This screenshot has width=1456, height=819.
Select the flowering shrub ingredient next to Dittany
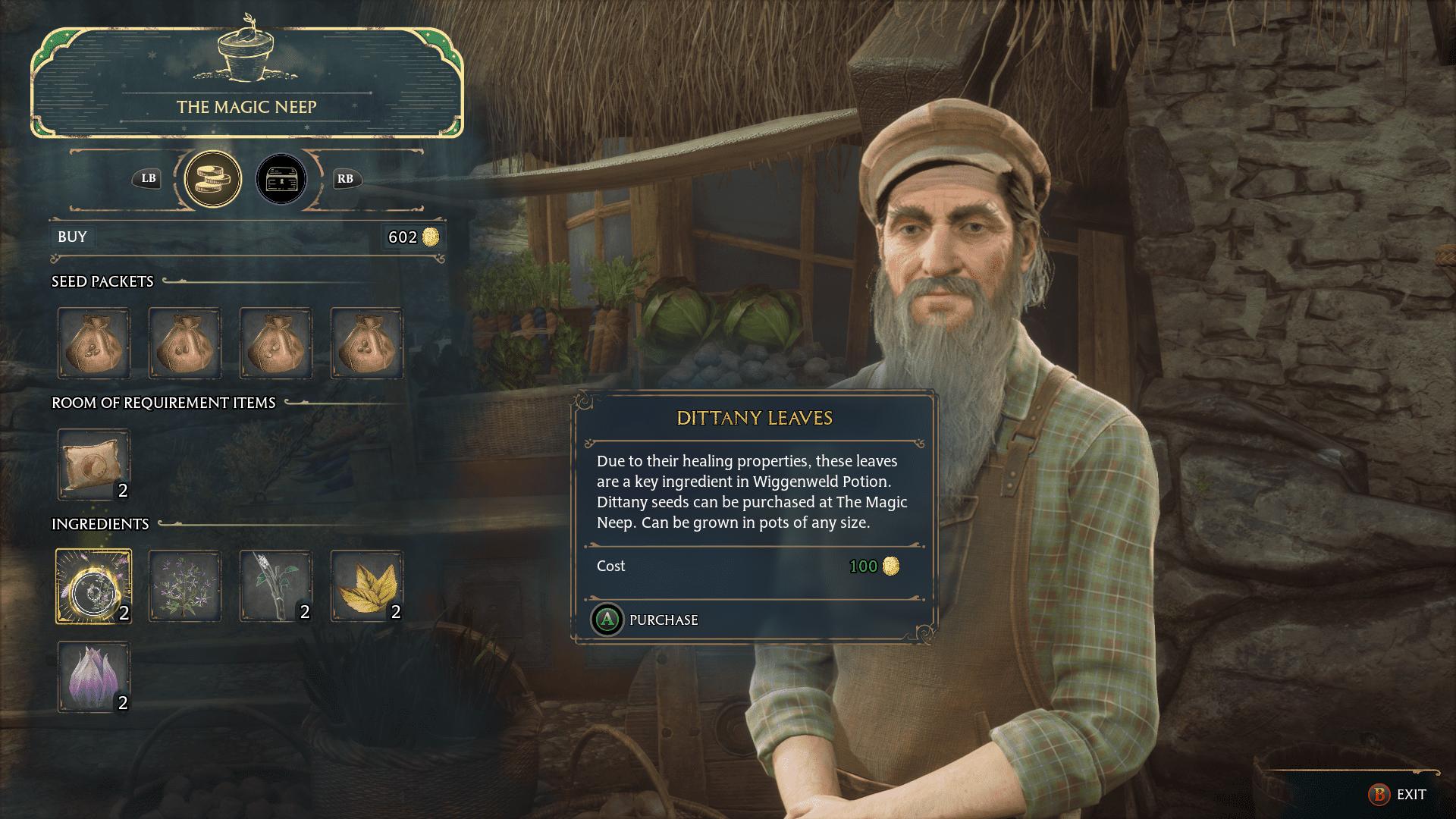coord(184,586)
